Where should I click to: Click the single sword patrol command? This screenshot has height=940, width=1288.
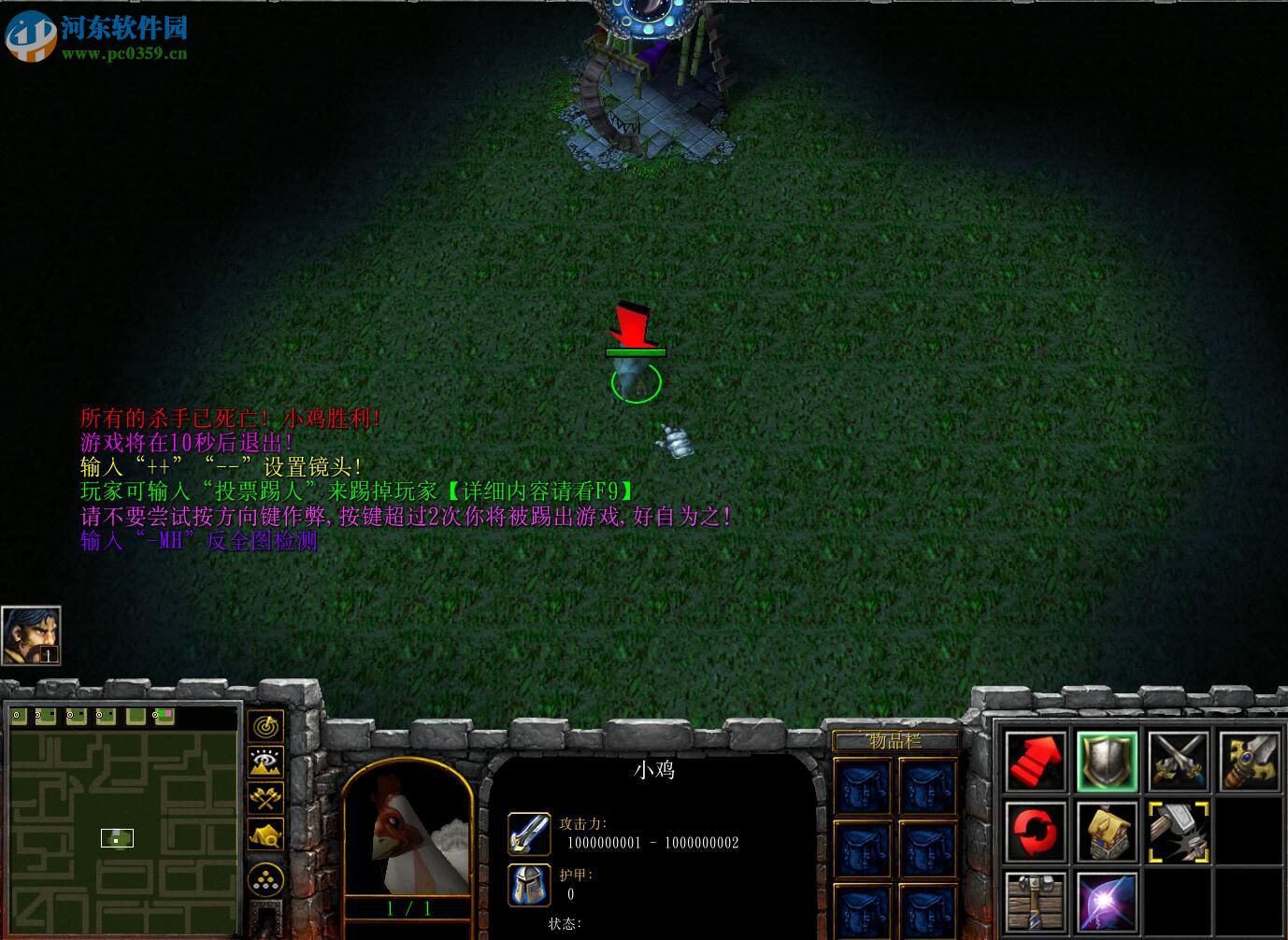click(x=1250, y=762)
